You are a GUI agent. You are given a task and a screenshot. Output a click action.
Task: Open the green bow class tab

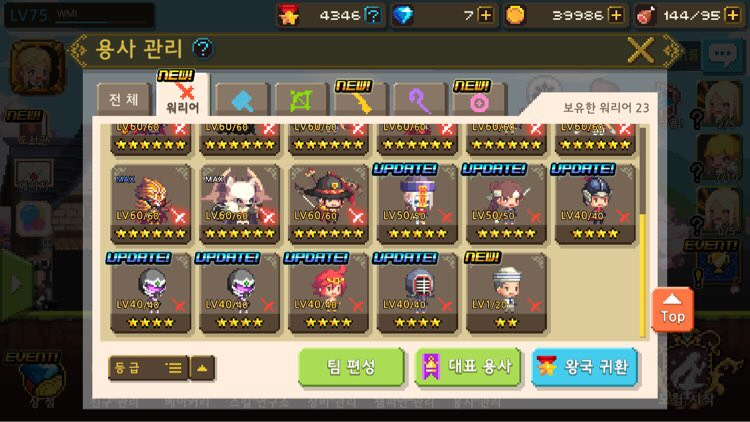(x=301, y=100)
